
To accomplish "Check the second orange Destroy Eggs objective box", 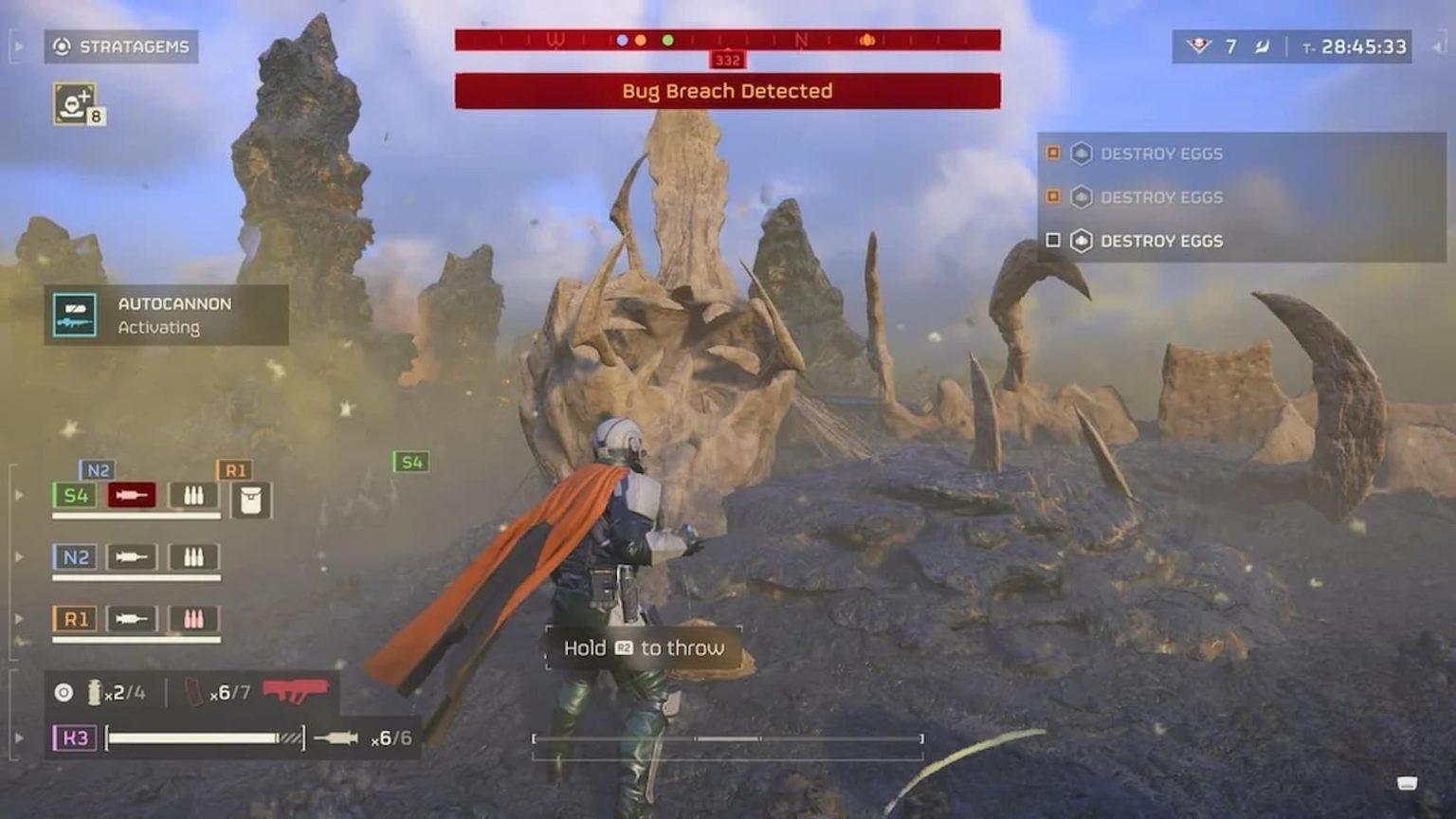I will [1053, 197].
